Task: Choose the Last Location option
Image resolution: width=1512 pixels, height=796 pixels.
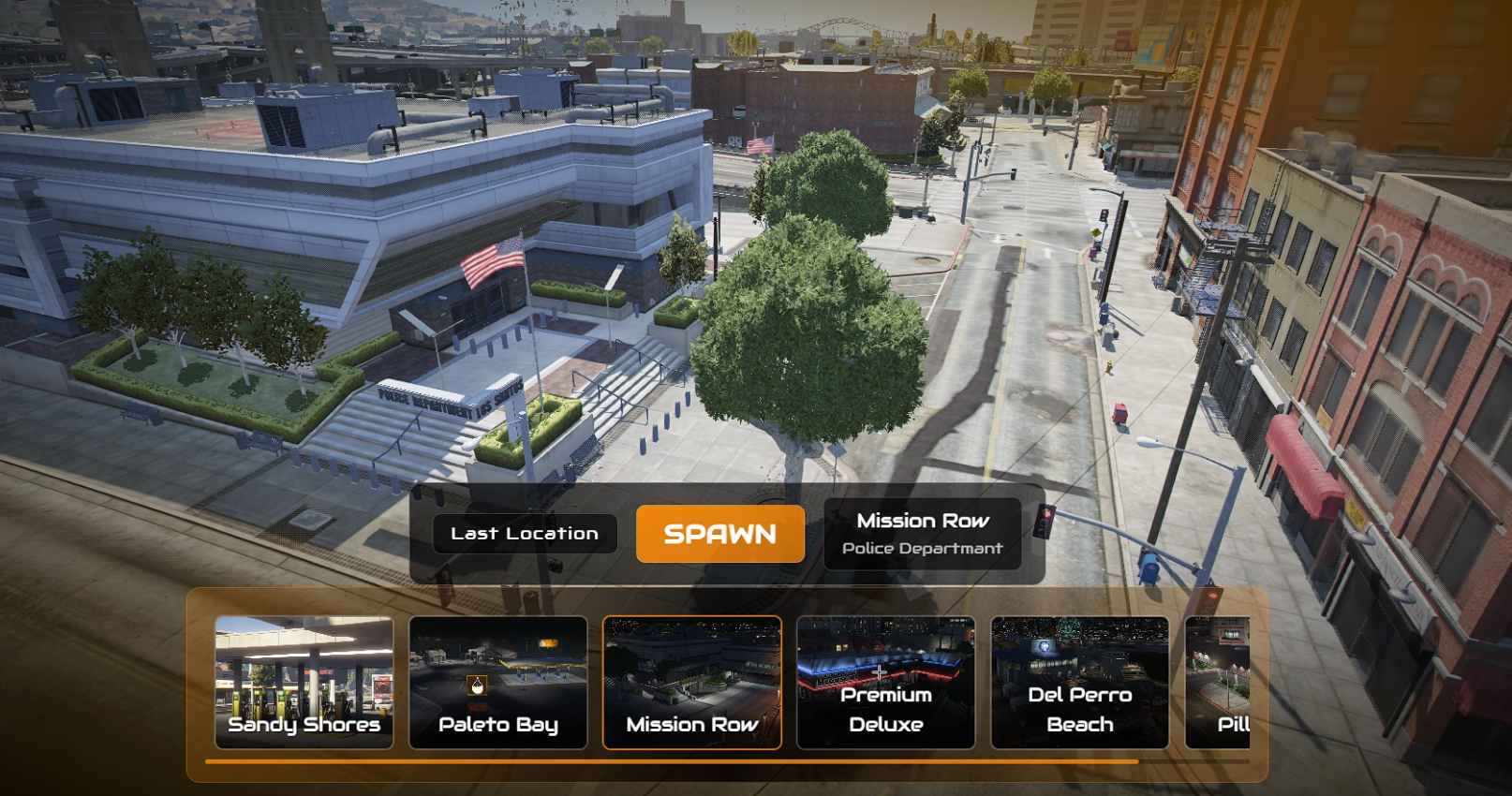Action: [525, 534]
